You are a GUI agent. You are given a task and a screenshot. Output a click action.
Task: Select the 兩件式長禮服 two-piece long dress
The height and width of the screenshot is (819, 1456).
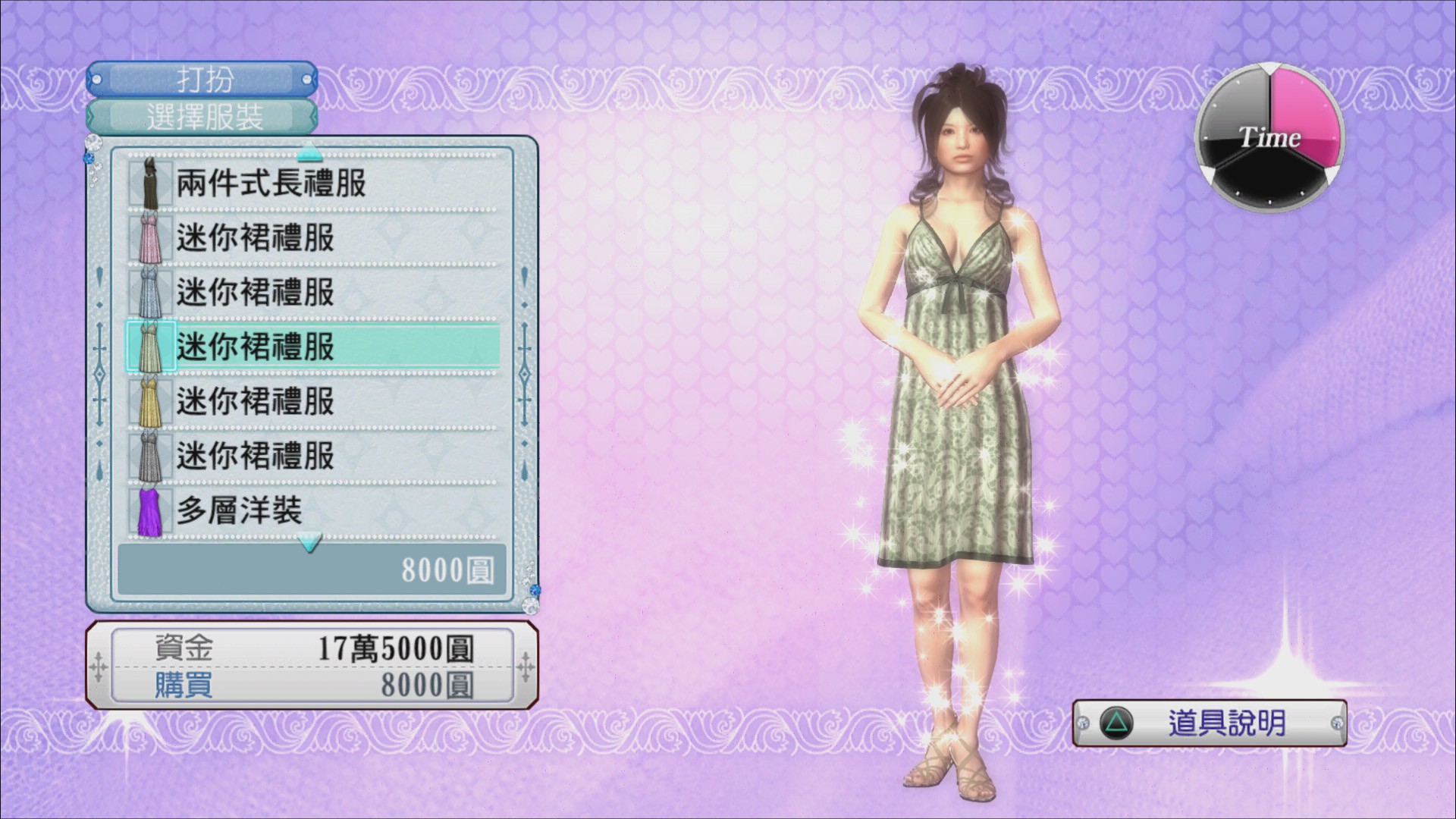coord(311,184)
